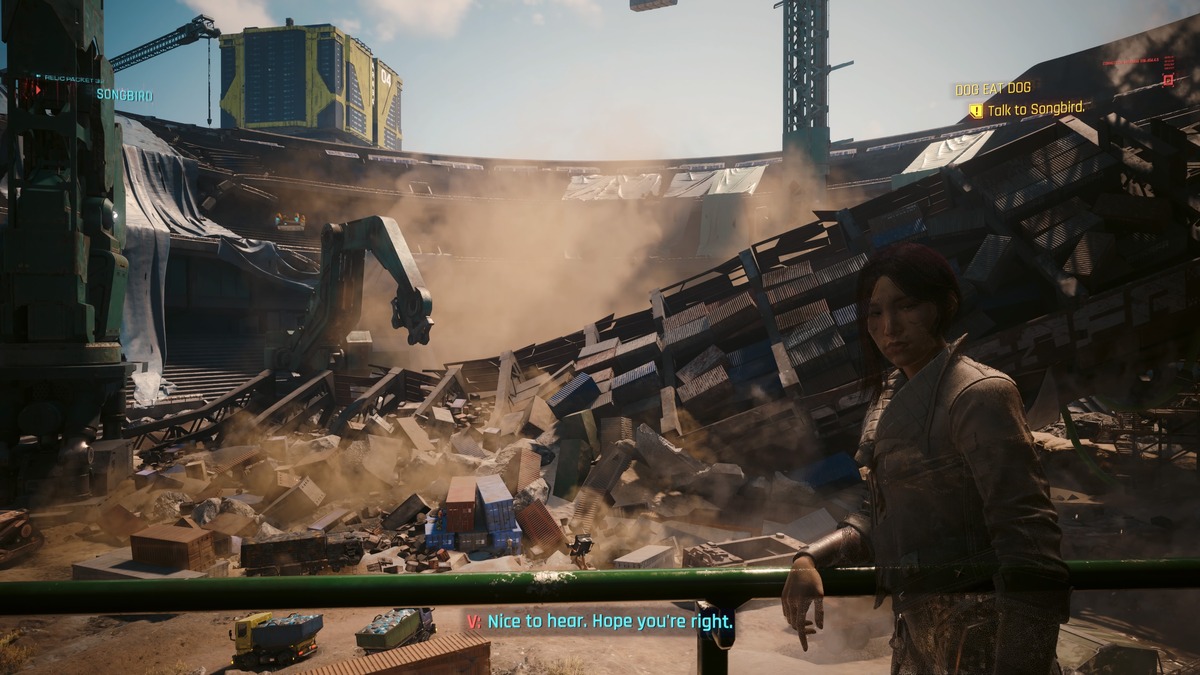Click the red square connection icon

[x=1167, y=78]
